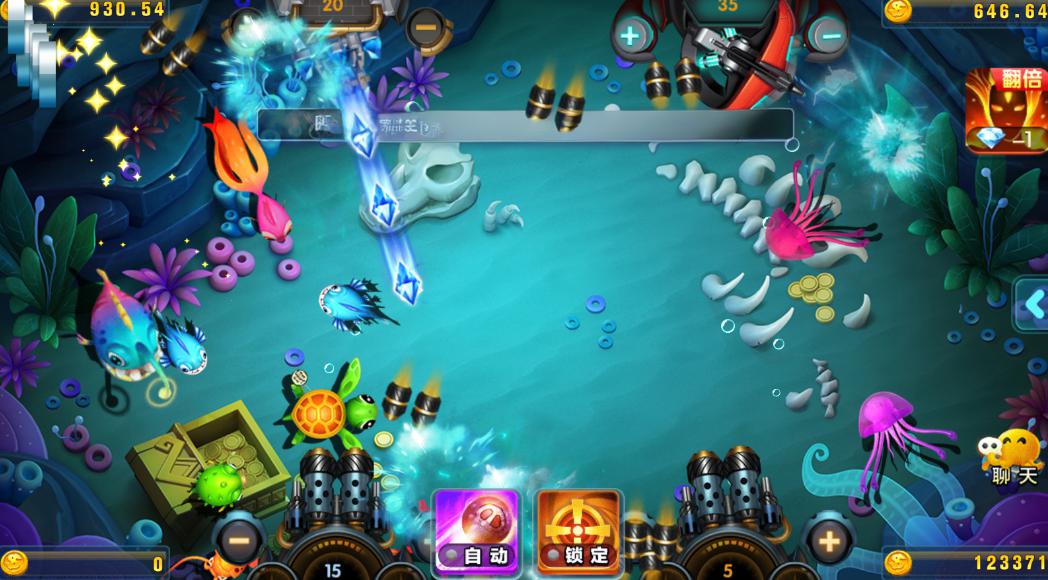Tap the 翻倍 double bonus icon
1048x580 pixels.
1005,110
